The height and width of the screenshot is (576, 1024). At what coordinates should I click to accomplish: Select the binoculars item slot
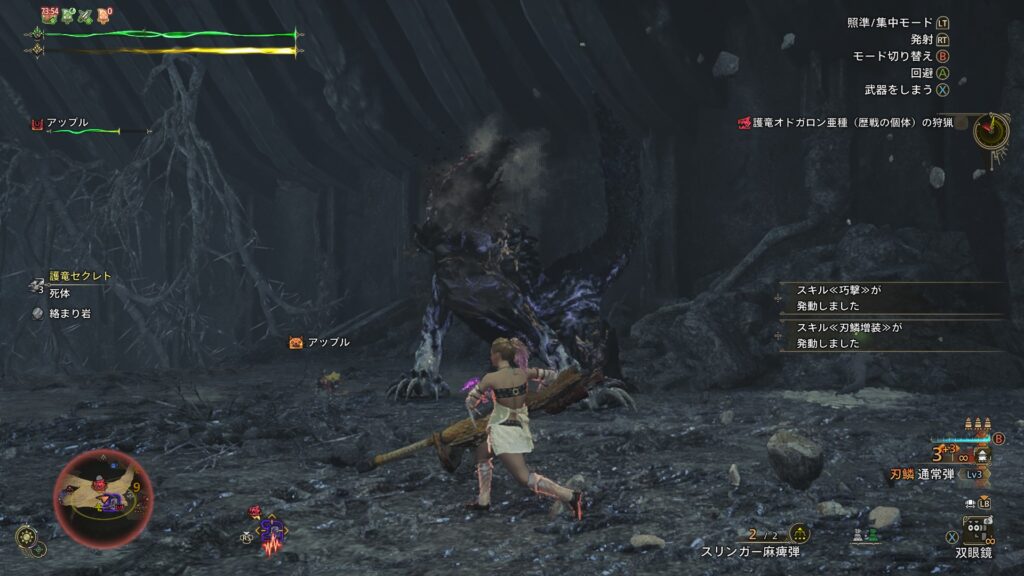(976, 529)
